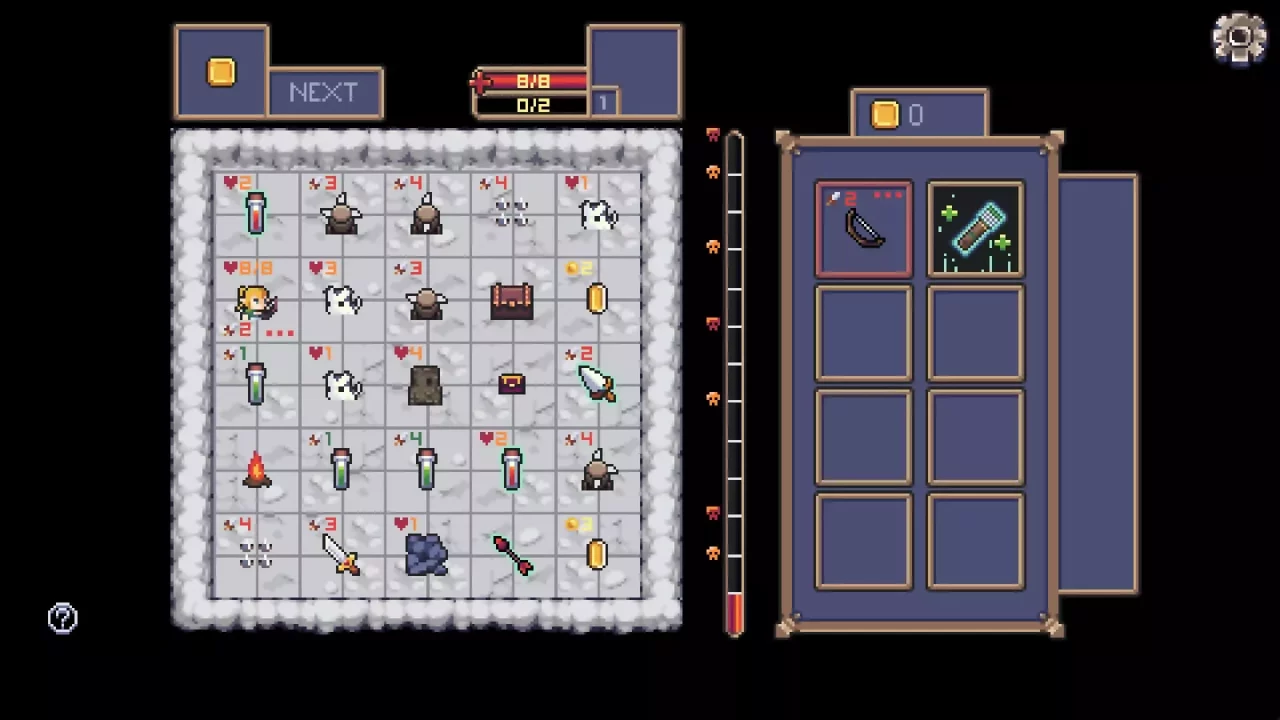The width and height of the screenshot is (1280, 720).
Task: Open the help question mark
Action: [x=62, y=617]
